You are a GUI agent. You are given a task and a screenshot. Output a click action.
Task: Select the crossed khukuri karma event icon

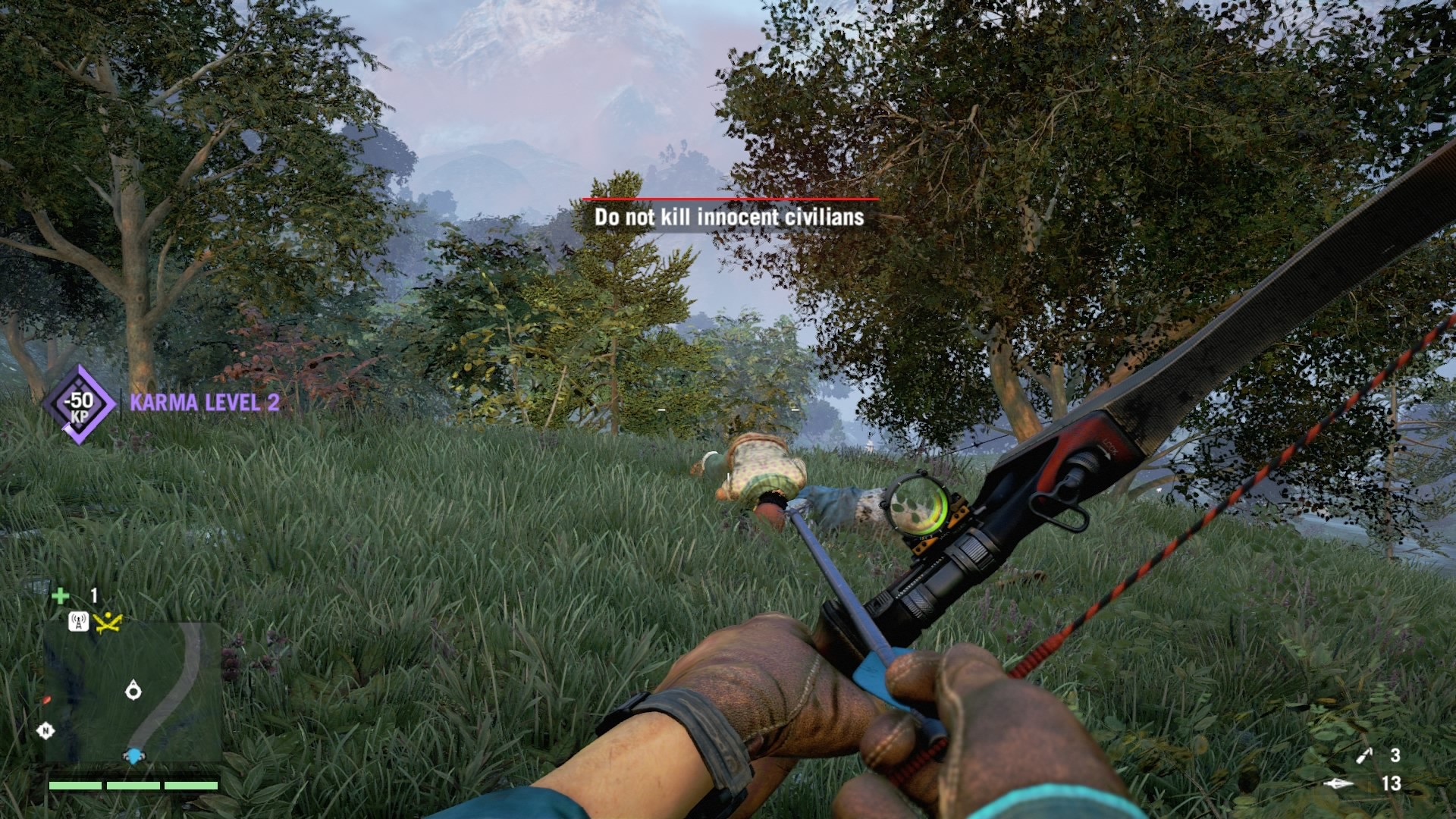click(x=108, y=623)
